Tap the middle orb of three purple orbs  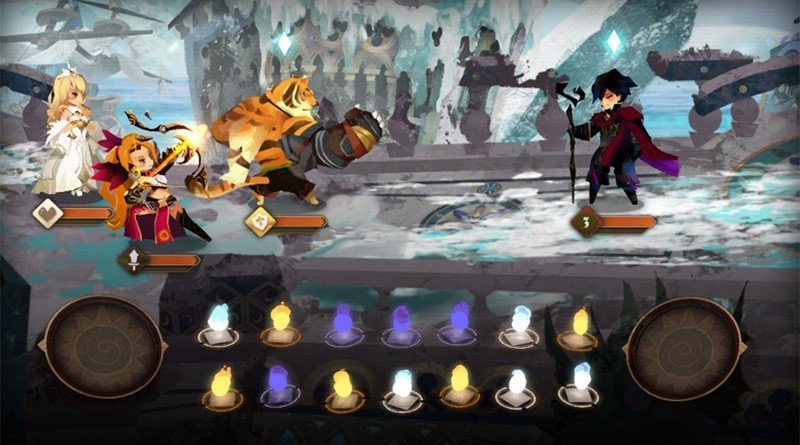point(400,322)
